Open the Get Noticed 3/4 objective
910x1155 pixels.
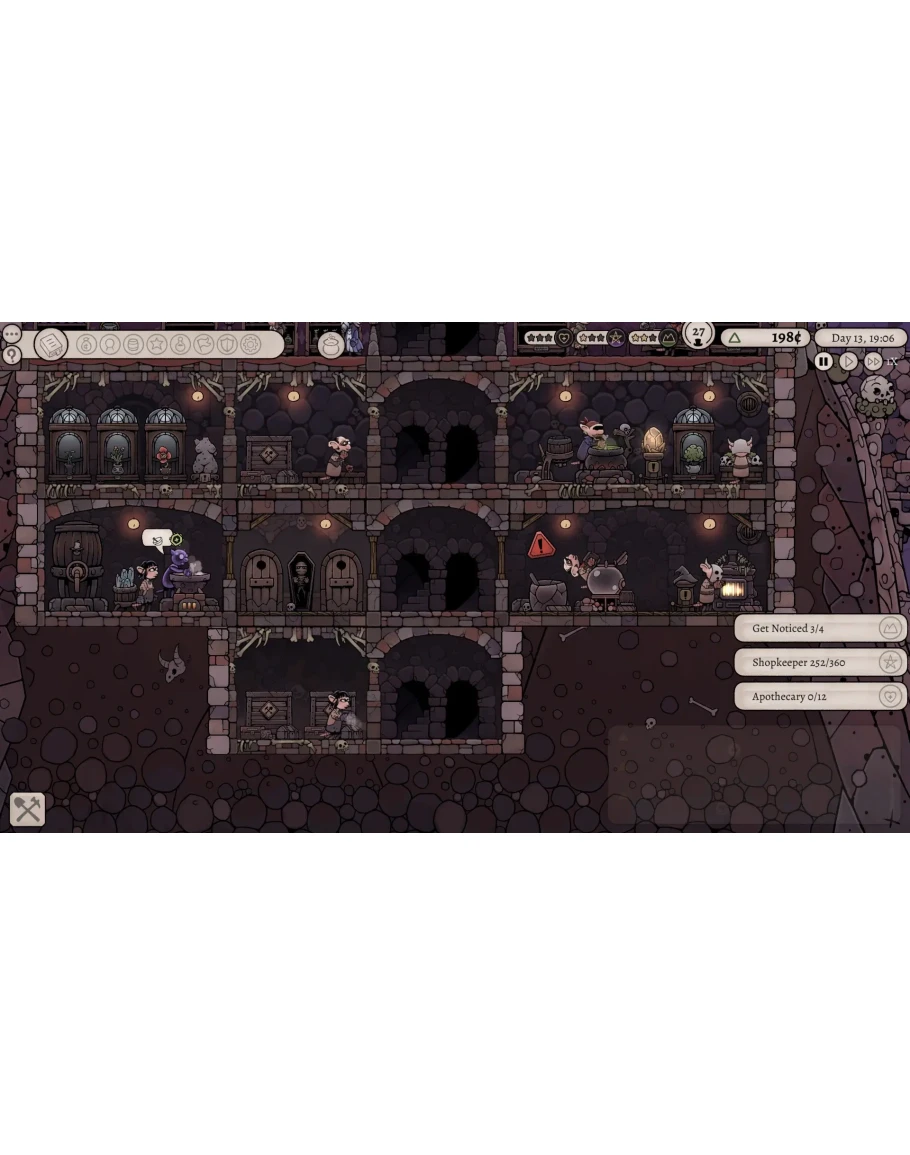820,628
